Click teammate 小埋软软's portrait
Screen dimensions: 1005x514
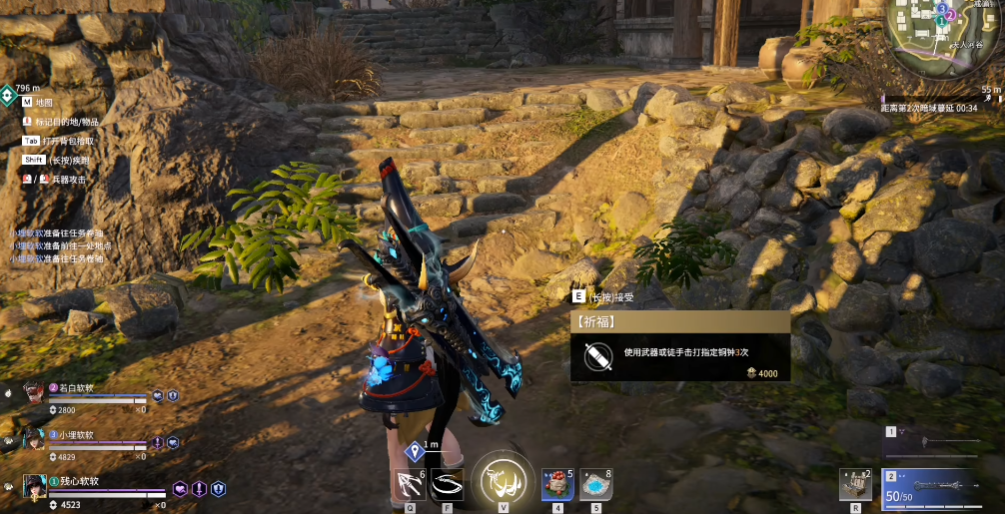(x=34, y=440)
